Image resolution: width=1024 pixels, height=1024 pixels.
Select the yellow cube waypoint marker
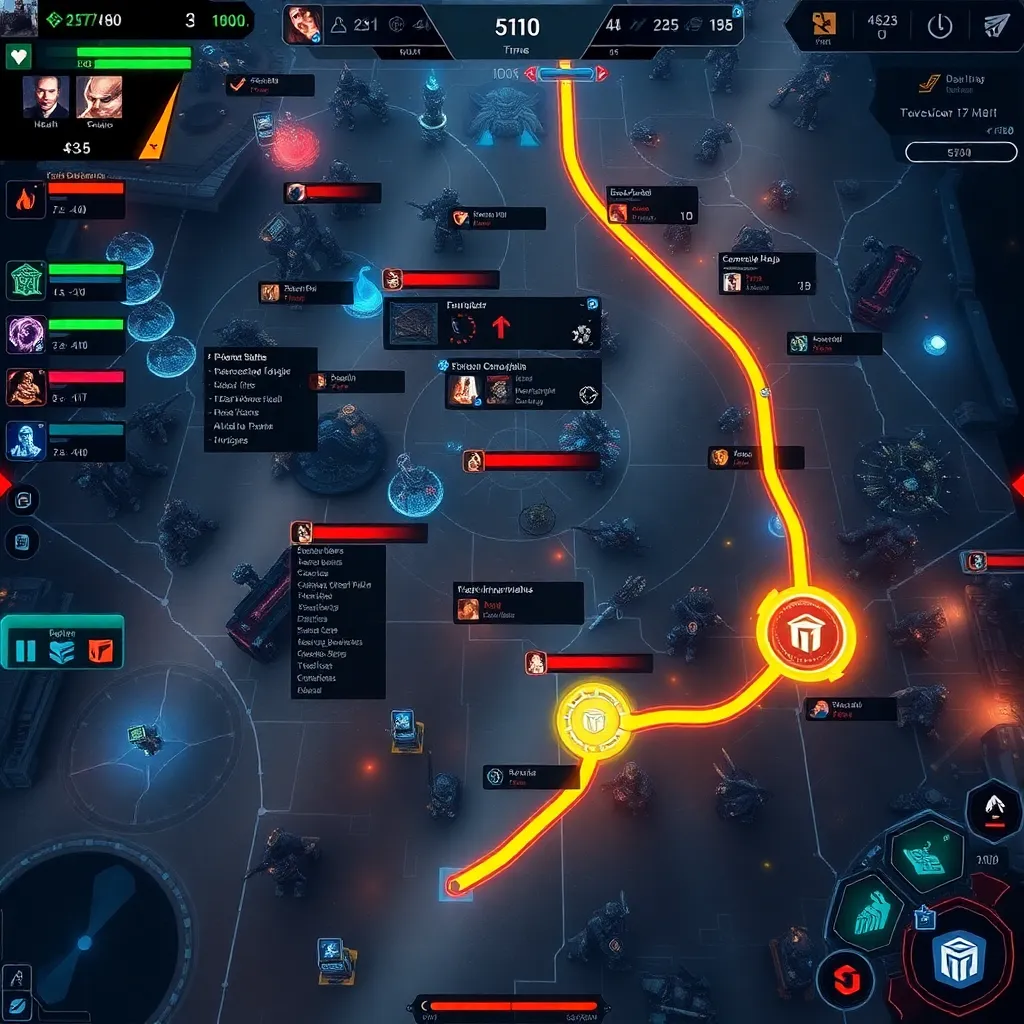pyautogui.click(x=593, y=720)
